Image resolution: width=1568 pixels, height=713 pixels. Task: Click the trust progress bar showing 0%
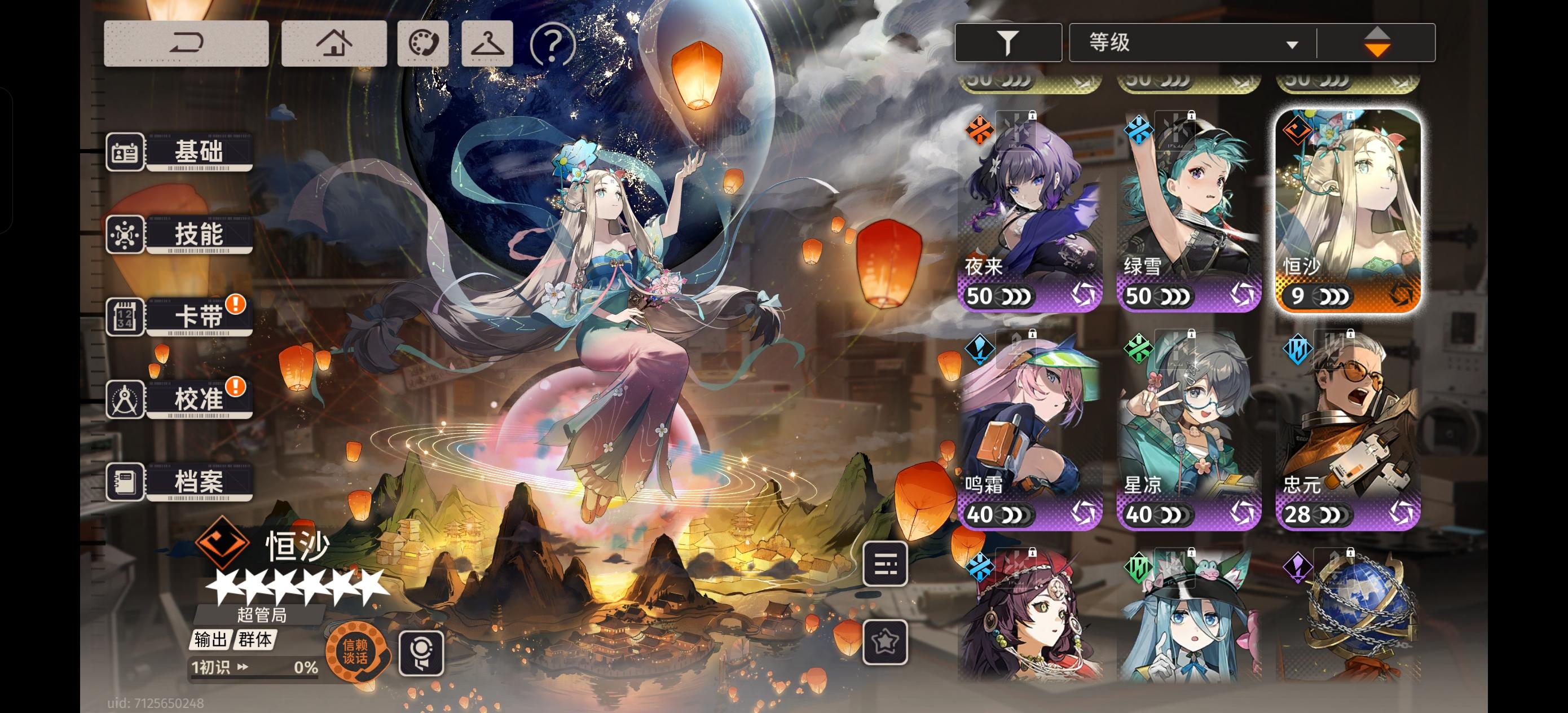pos(256,667)
